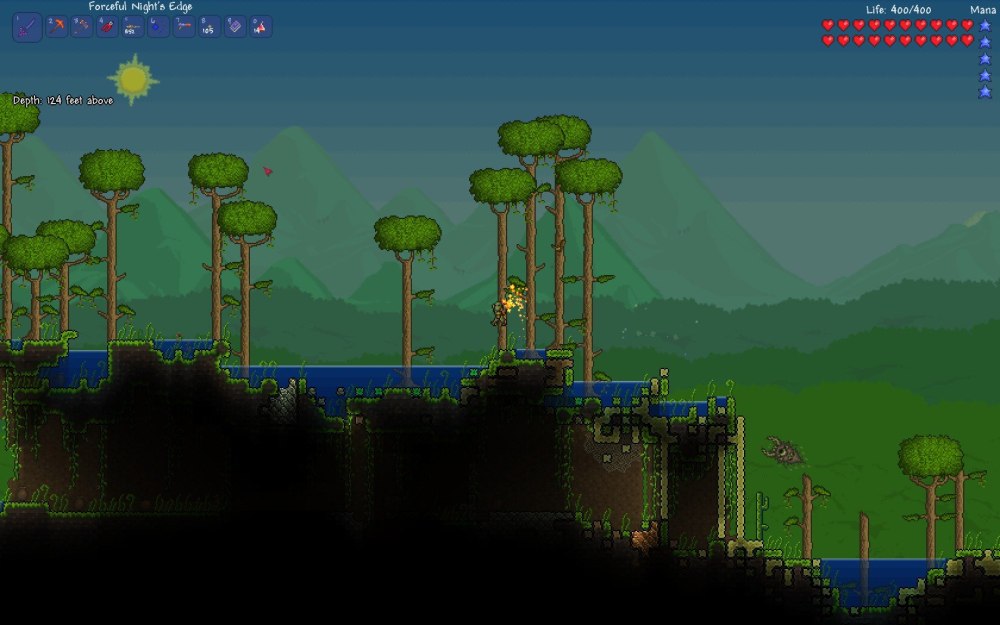
Task: Select the red item in hotbar slot 4
Action: (x=107, y=27)
